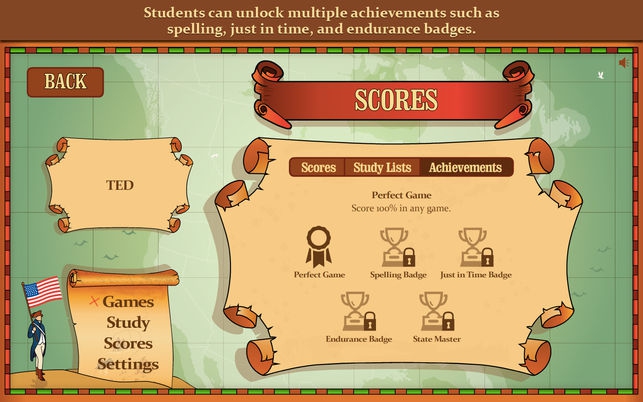Open the Settings menu entry
This screenshot has height=402, width=643.
[x=128, y=364]
